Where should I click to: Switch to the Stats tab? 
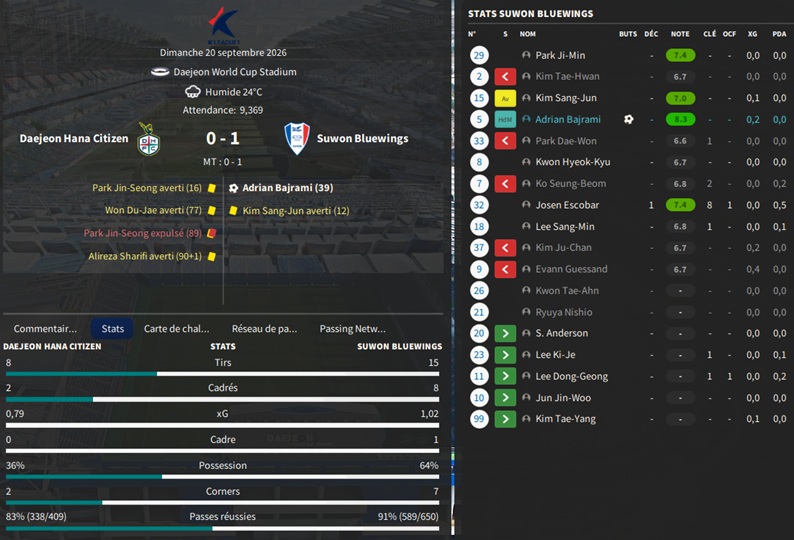point(112,328)
